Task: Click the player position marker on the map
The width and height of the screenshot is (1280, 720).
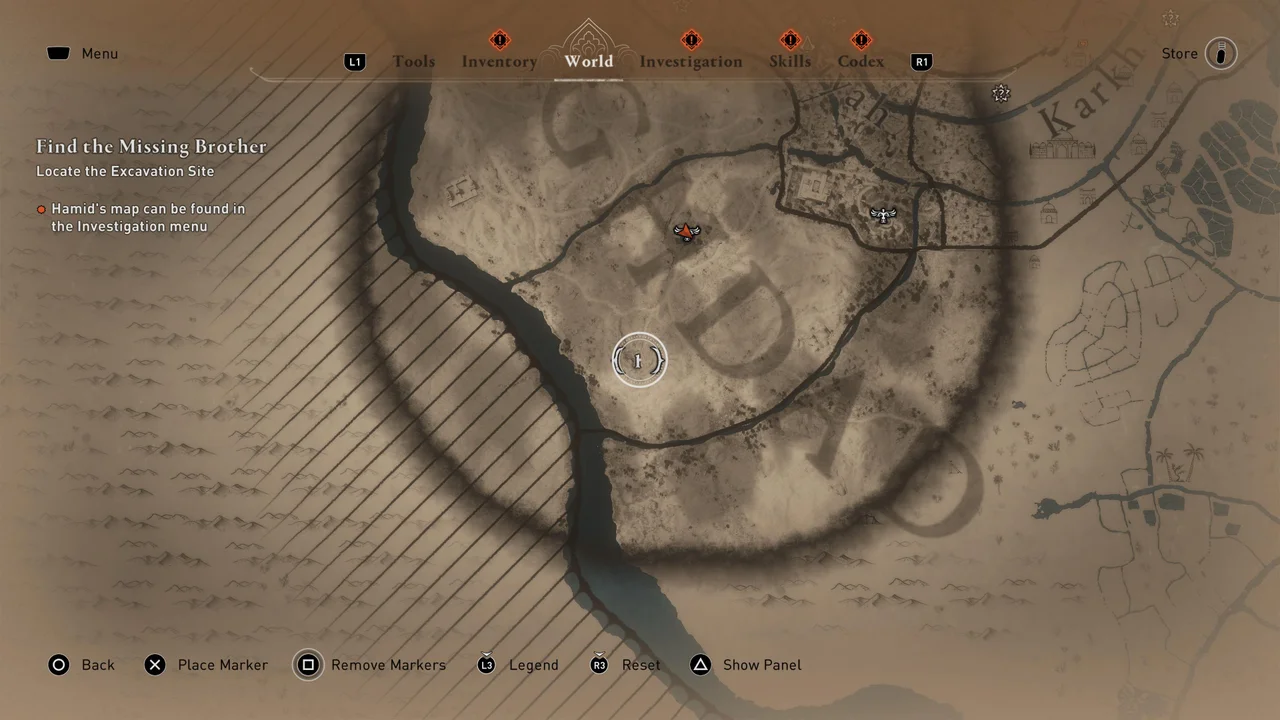Action: tap(638, 359)
